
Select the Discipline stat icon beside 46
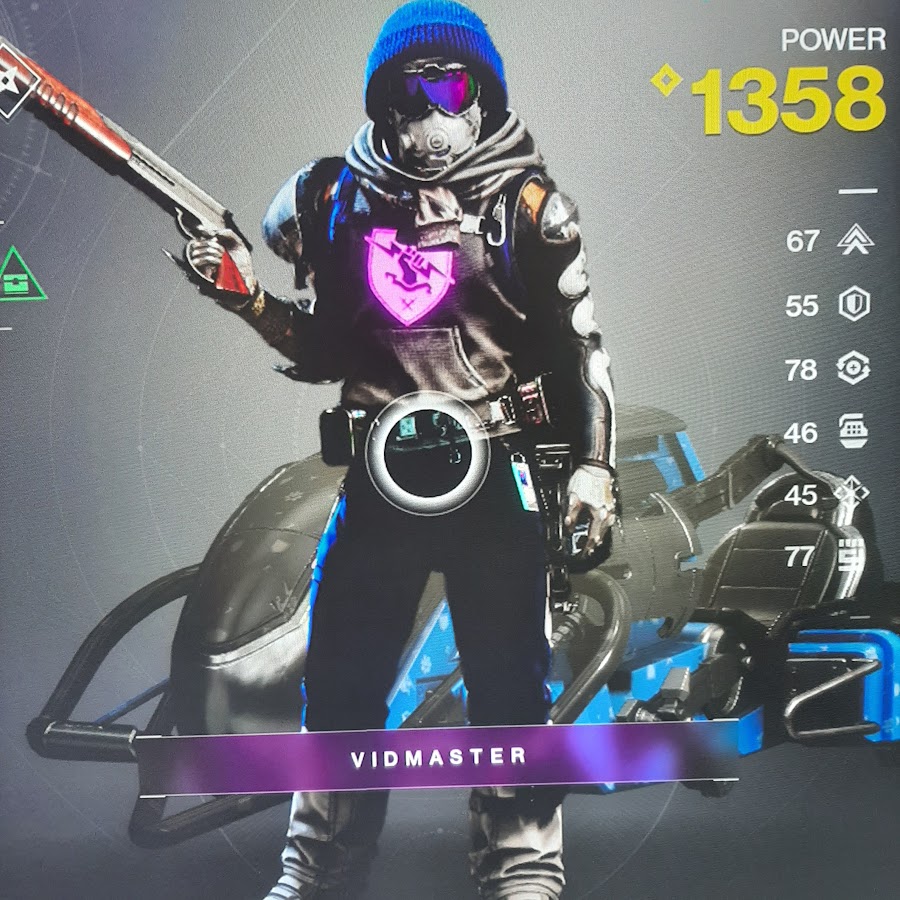pyautogui.click(x=853, y=432)
